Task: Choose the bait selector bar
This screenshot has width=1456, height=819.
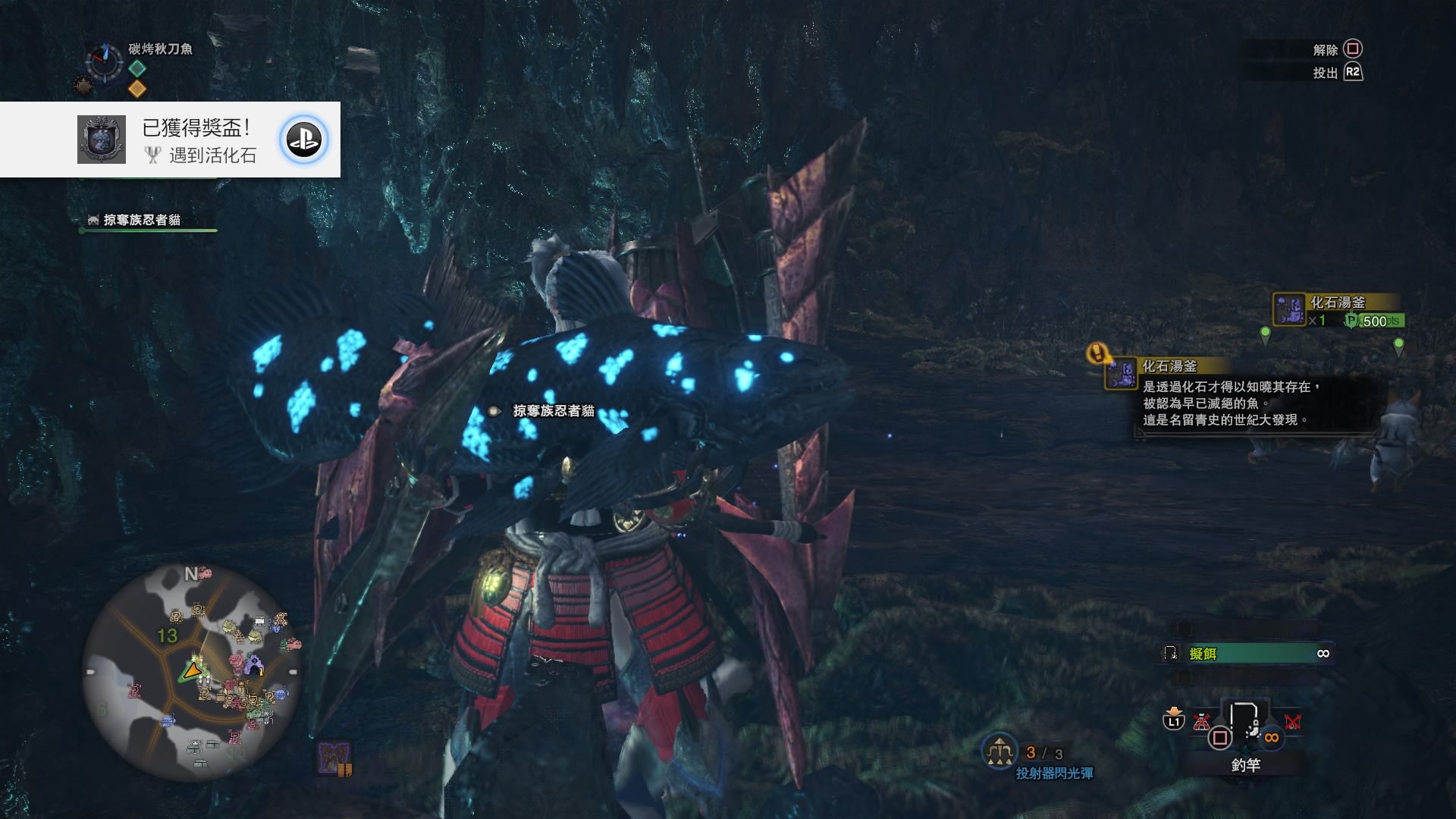Action: 1247,654
